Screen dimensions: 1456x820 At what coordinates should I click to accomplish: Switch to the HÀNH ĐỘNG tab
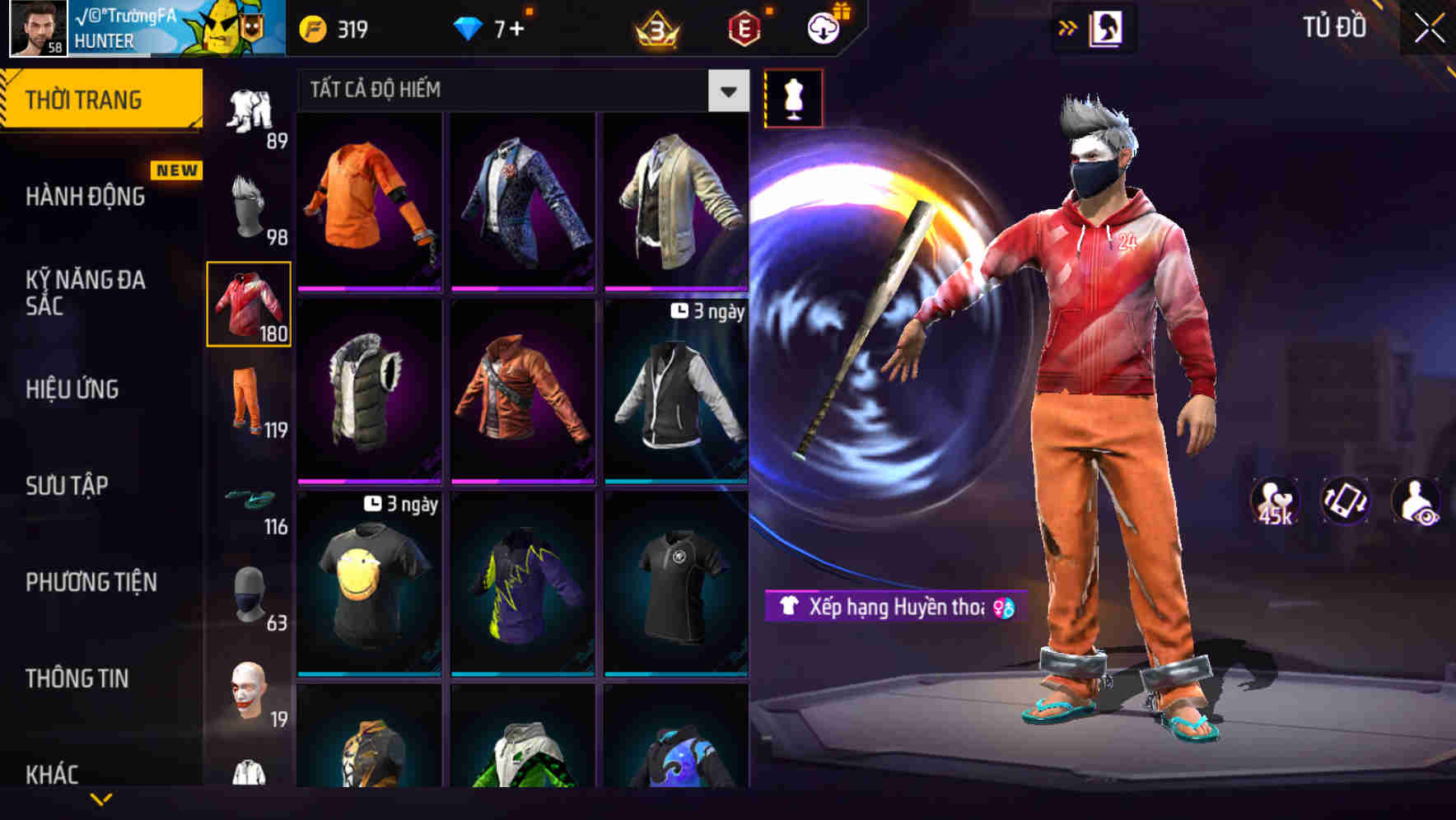(x=85, y=198)
